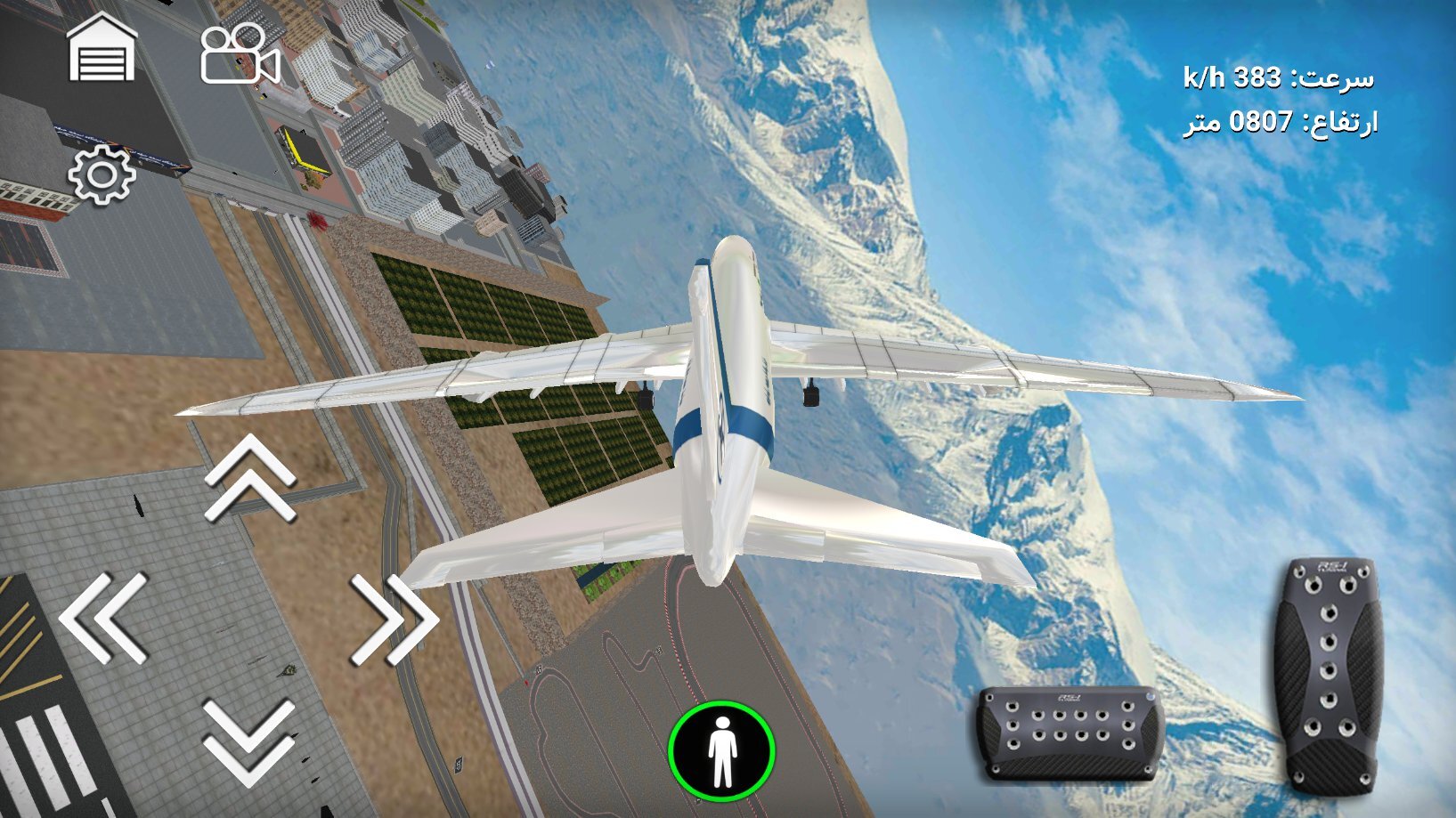Open the settings gear
This screenshot has height=818, width=1456.
(102, 174)
